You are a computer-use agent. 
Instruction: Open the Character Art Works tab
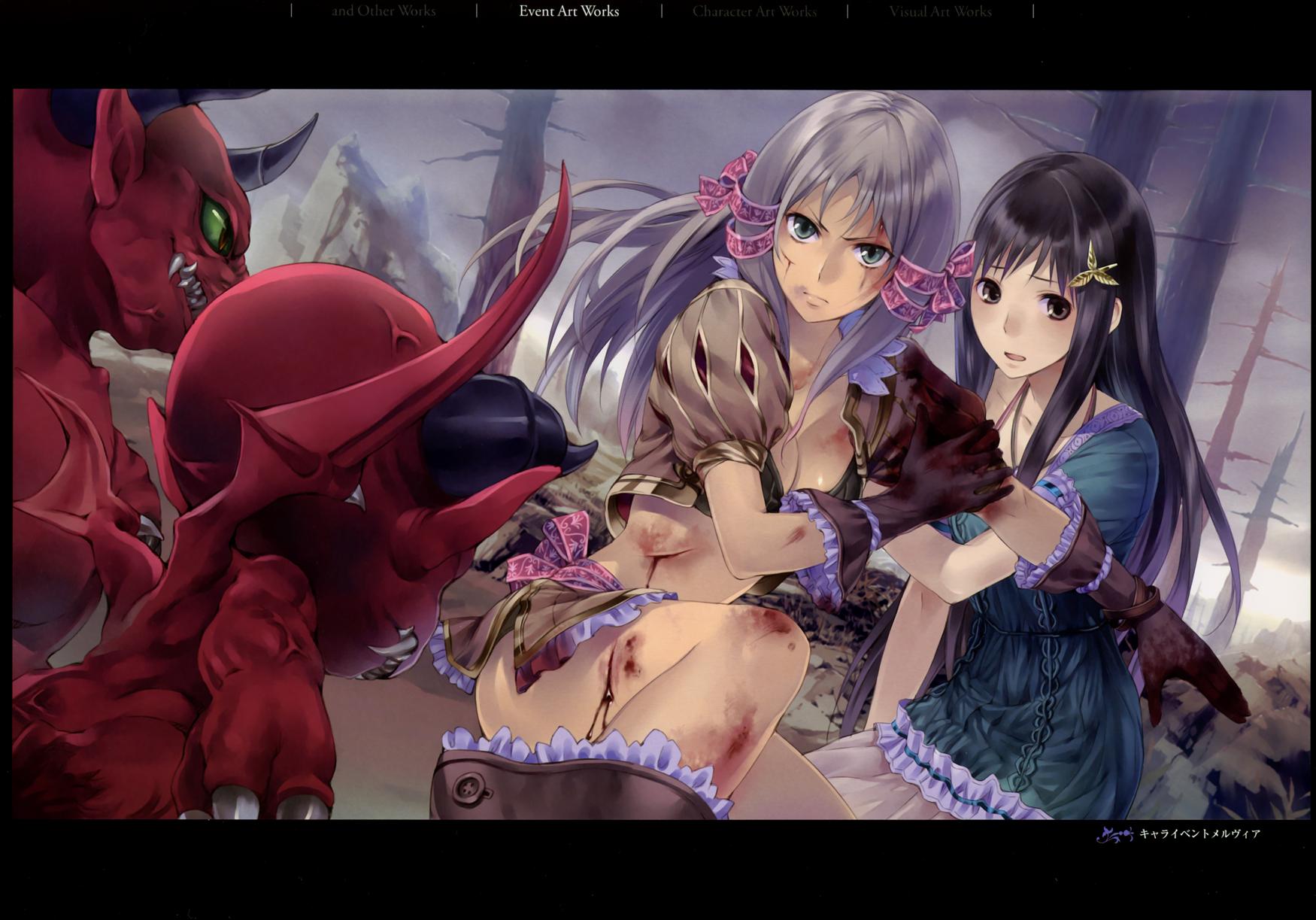click(754, 11)
